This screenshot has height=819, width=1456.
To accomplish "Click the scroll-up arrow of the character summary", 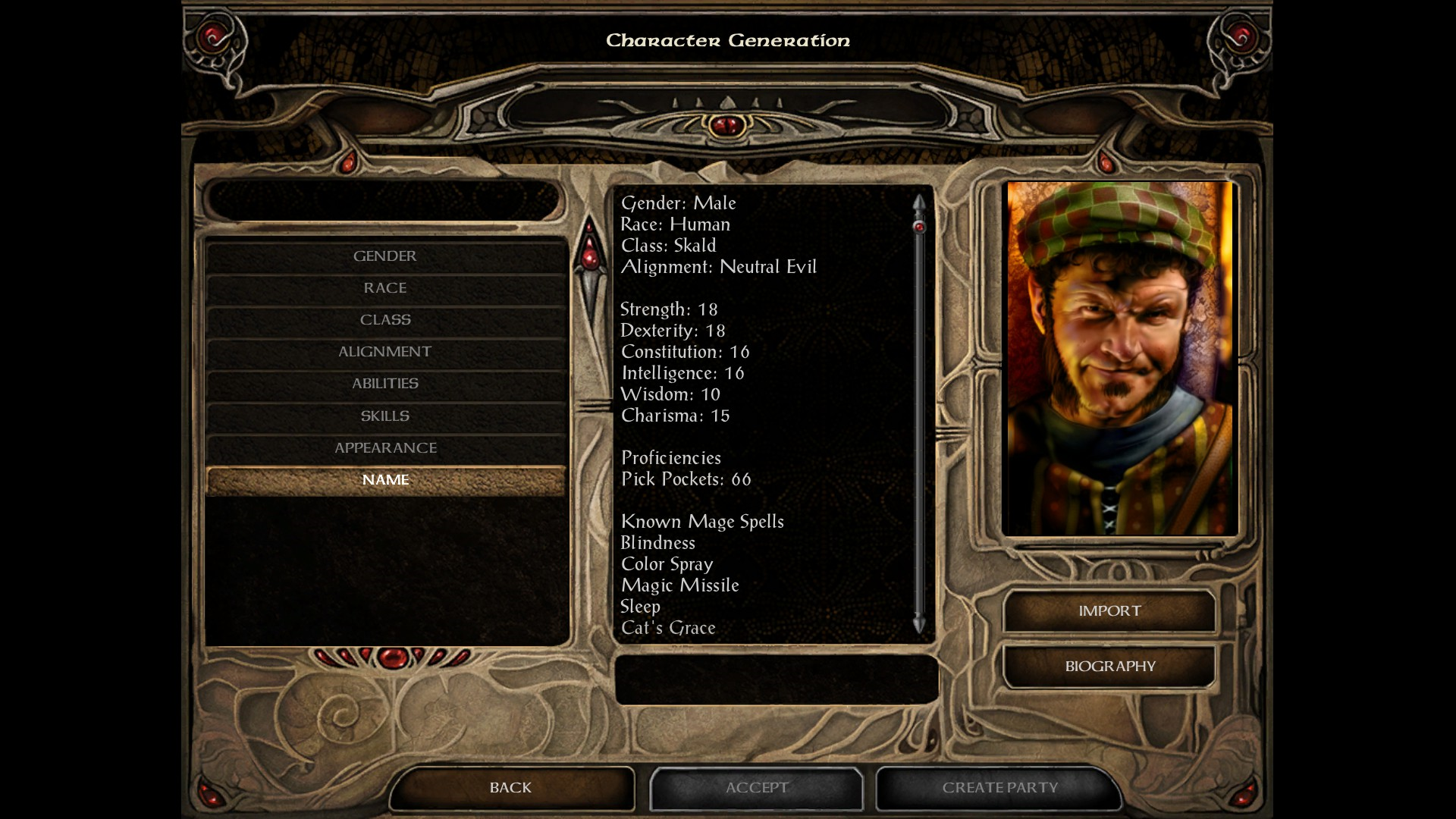I will (x=919, y=203).
